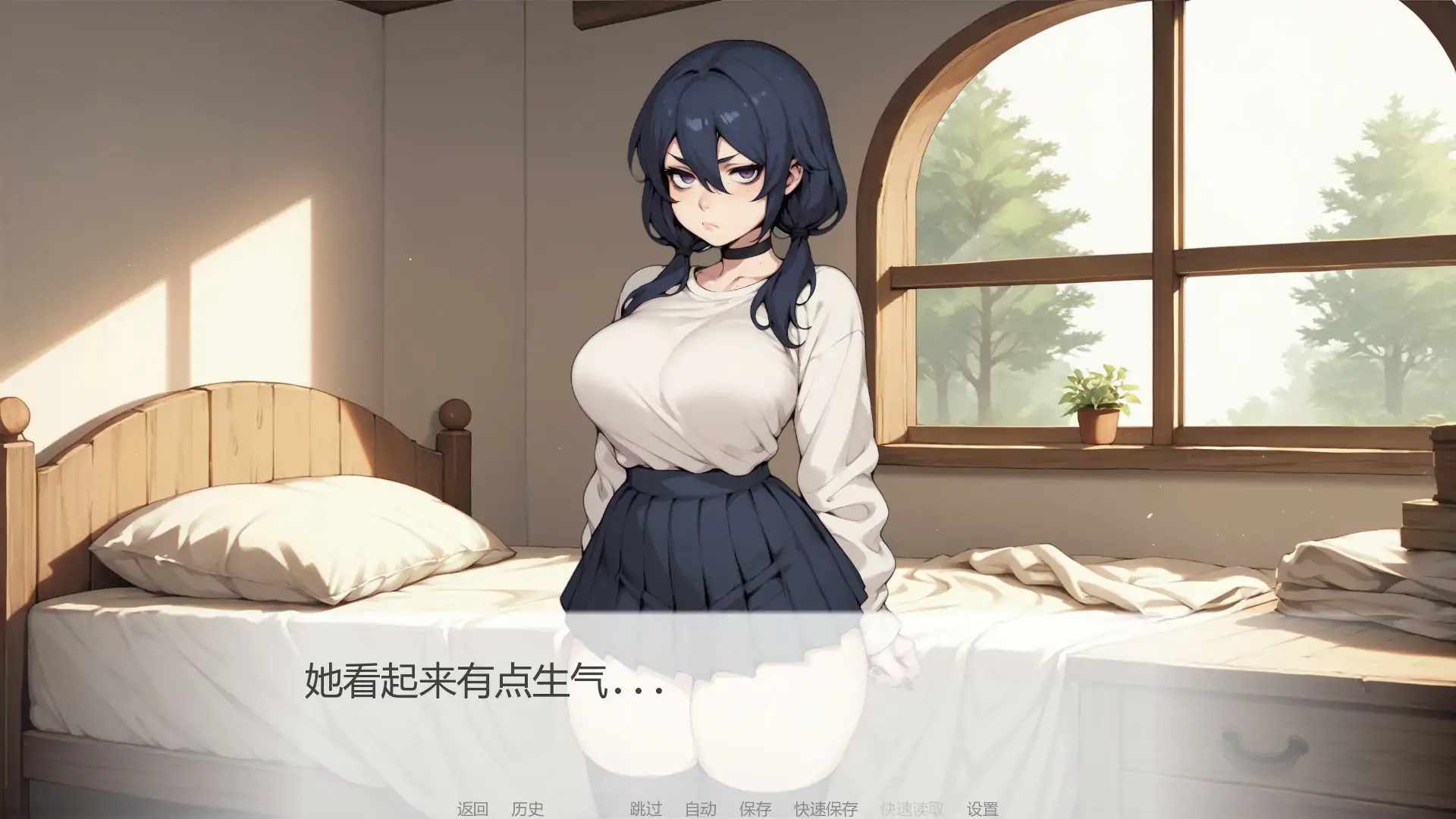This screenshot has width=1456, height=819.
Task: Click 返回 to roll back dialogue
Action: coord(474,808)
